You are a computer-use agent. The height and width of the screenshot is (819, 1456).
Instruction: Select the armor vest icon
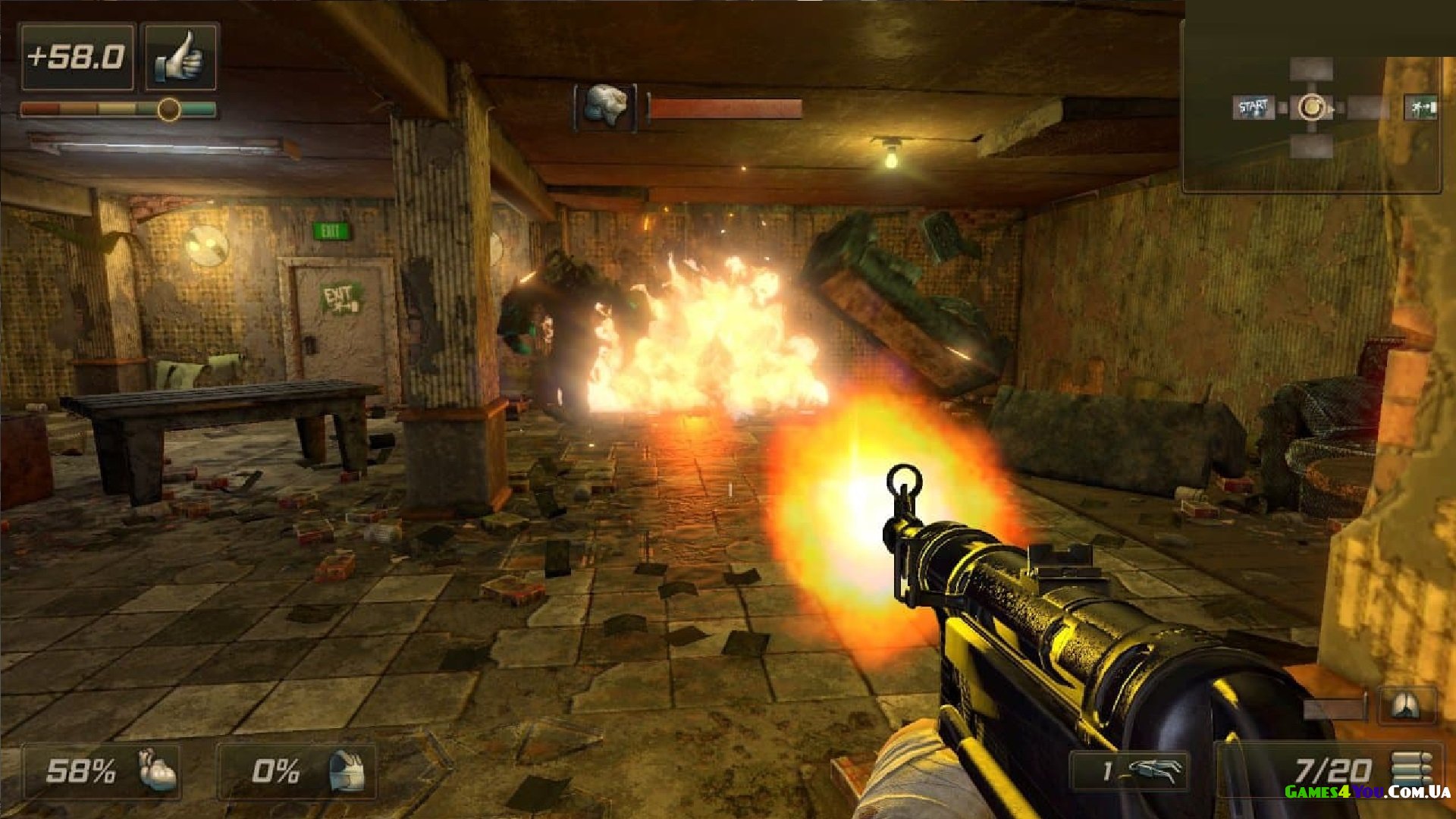point(347,771)
